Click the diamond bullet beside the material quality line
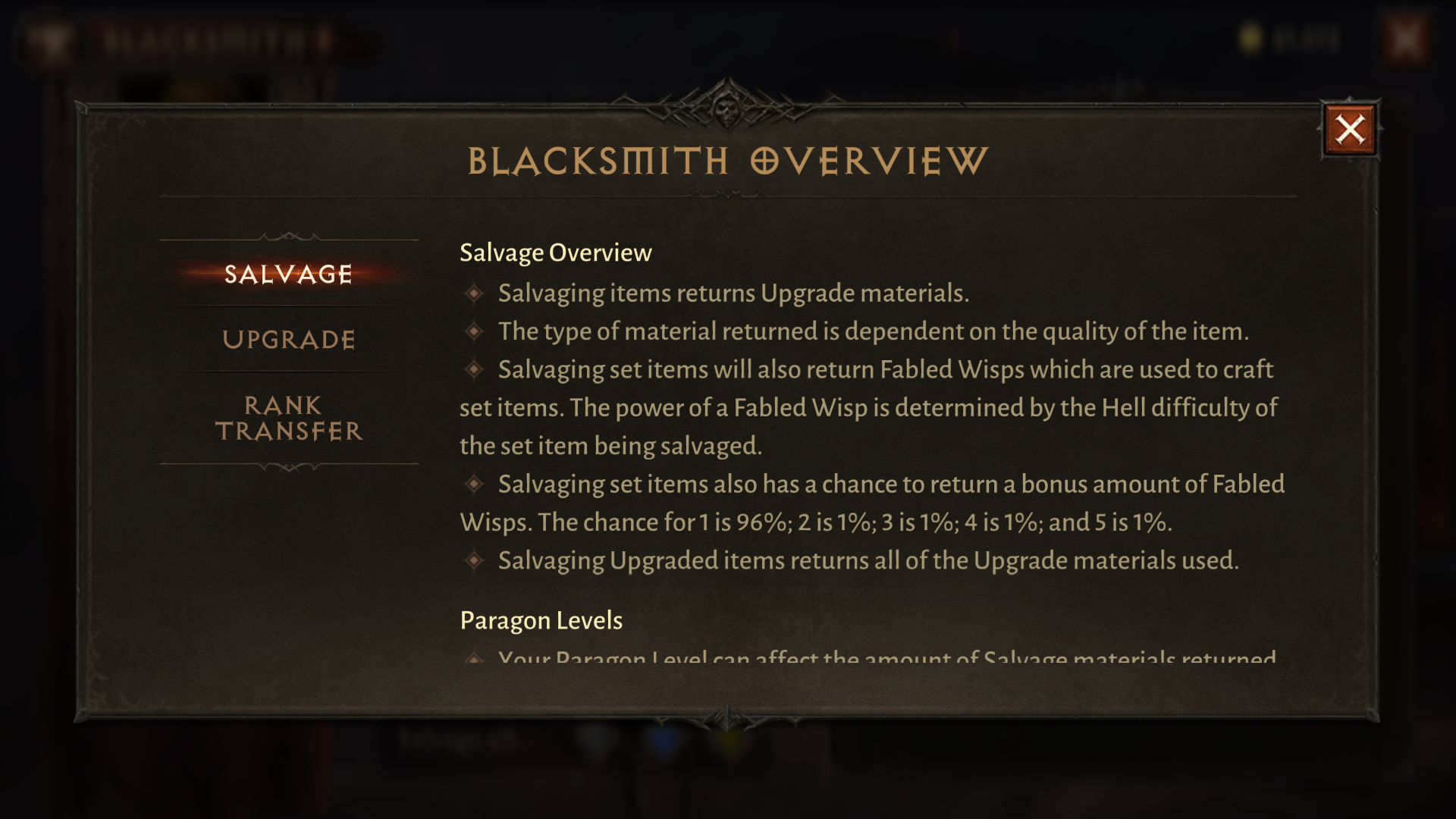 click(x=475, y=331)
